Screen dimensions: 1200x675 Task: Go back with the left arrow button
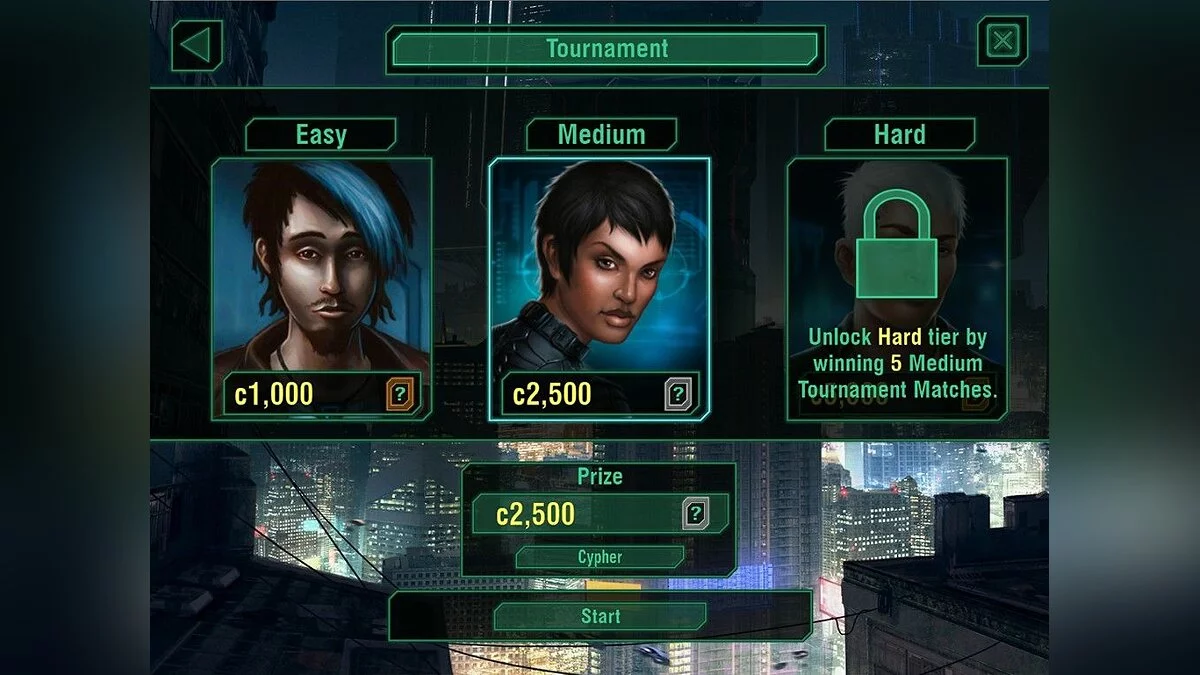tap(197, 46)
